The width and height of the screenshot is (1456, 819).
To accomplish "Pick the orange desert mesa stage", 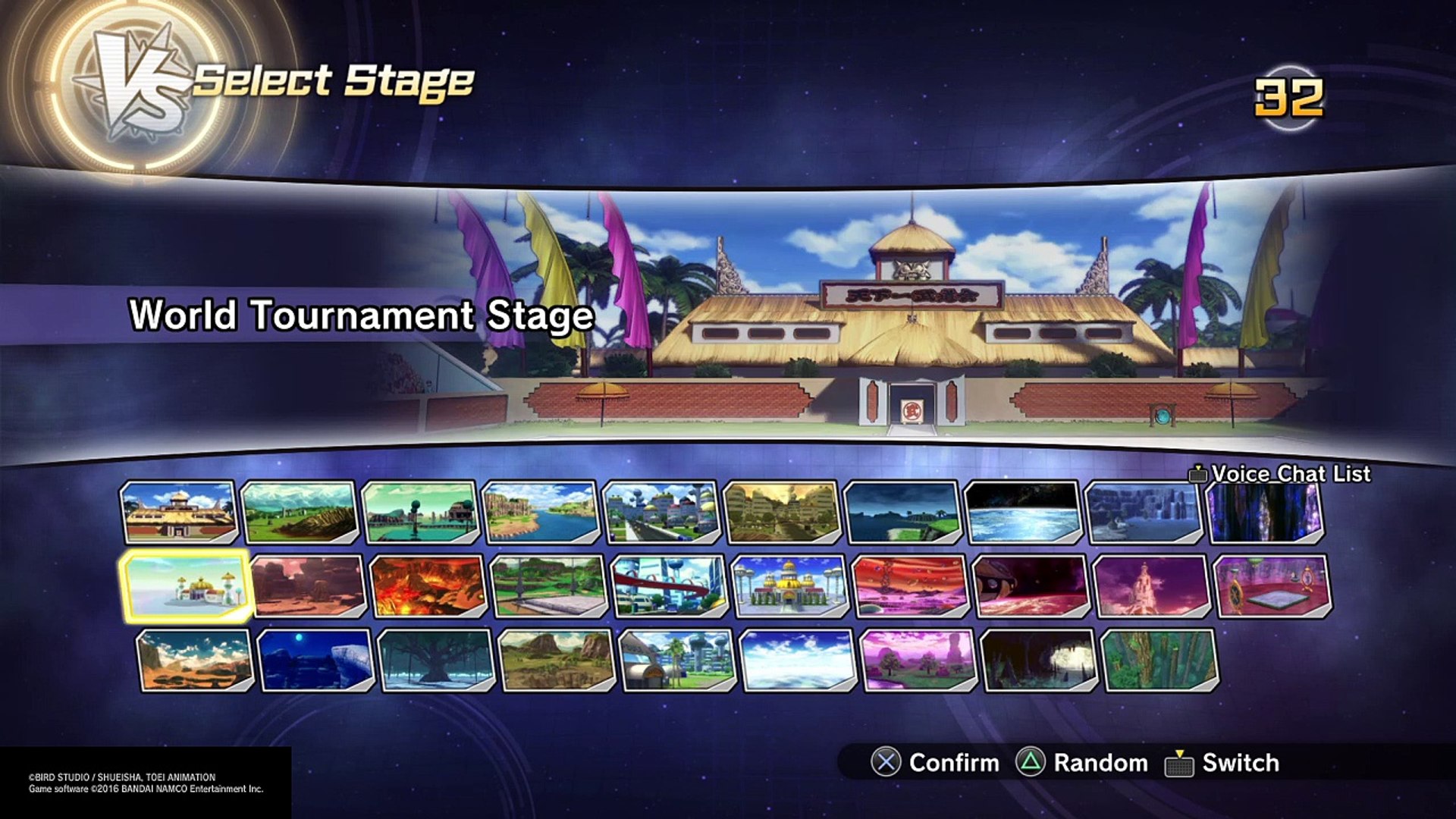I will (195, 661).
